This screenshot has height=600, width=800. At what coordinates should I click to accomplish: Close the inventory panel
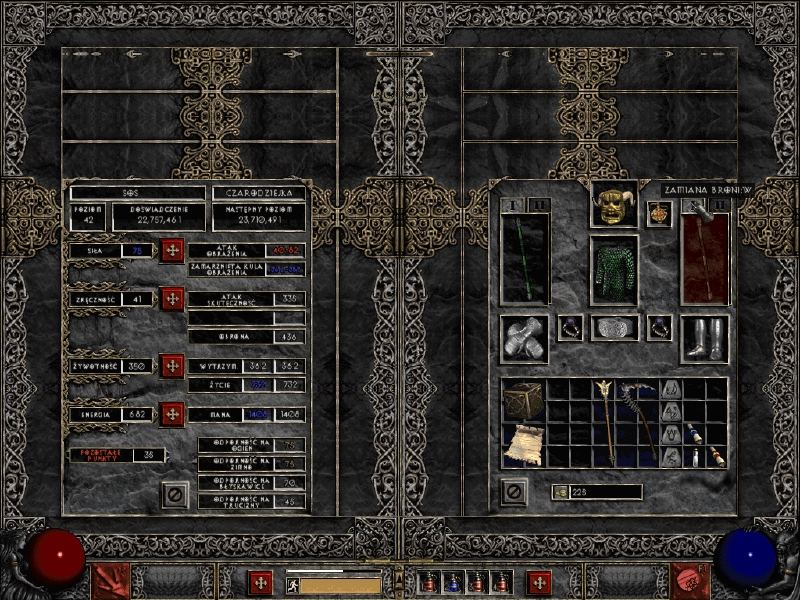click(514, 492)
